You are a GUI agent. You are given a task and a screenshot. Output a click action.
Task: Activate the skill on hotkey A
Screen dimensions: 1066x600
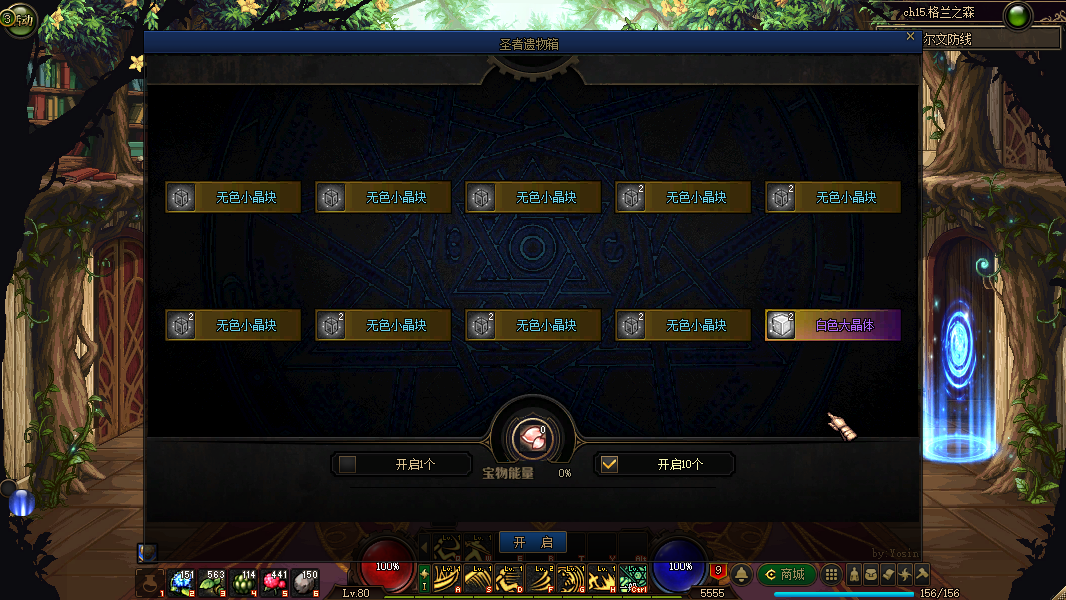pyautogui.click(x=449, y=579)
